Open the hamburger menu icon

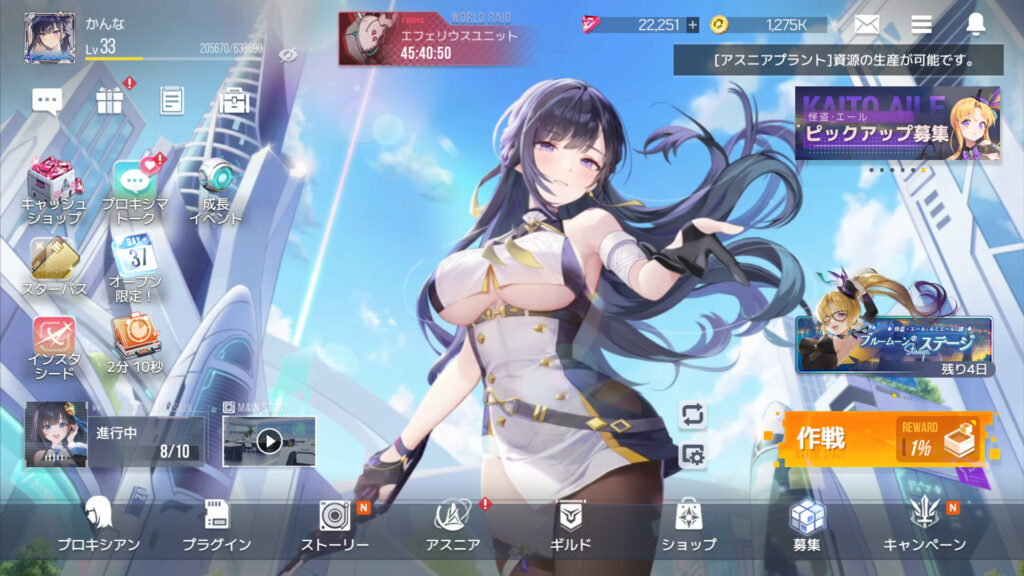pos(921,25)
